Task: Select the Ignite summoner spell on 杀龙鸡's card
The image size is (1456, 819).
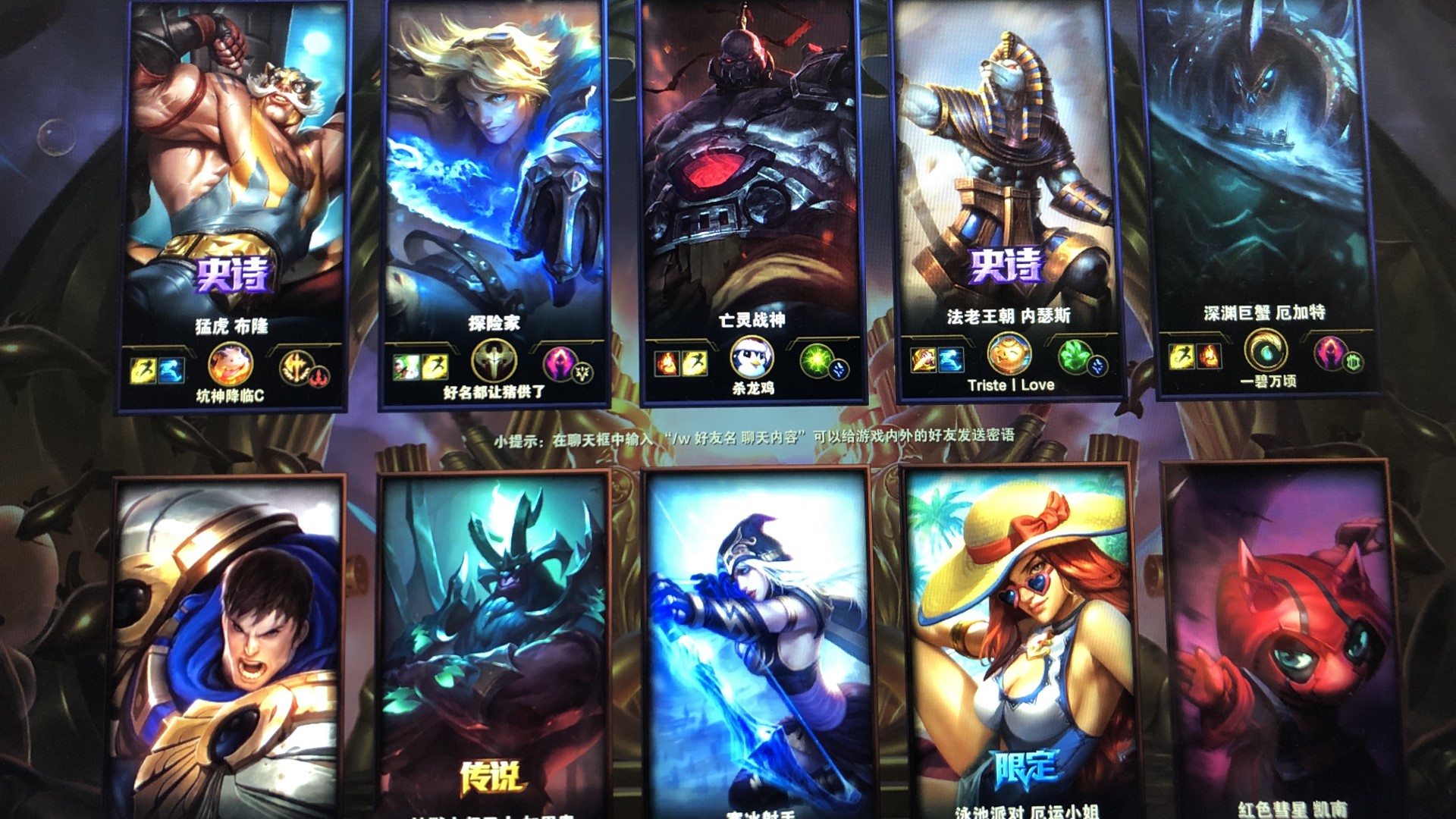Action: pyautogui.click(x=667, y=362)
